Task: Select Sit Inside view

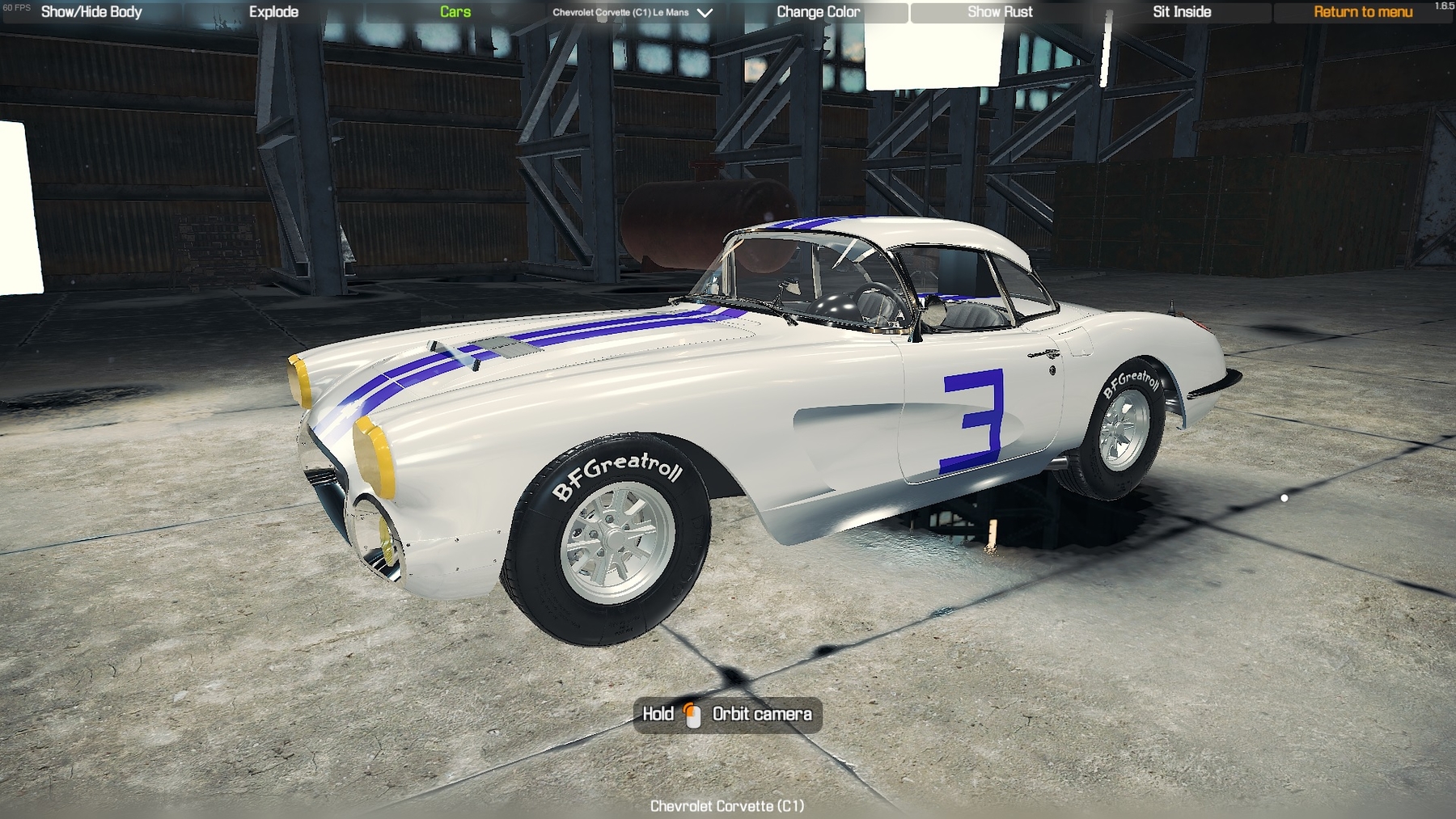Action: click(1182, 12)
